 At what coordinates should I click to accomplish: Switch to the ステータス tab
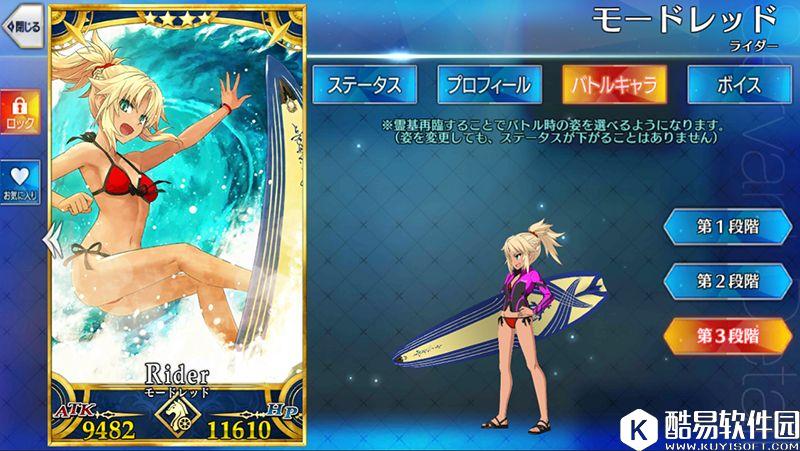364,85
